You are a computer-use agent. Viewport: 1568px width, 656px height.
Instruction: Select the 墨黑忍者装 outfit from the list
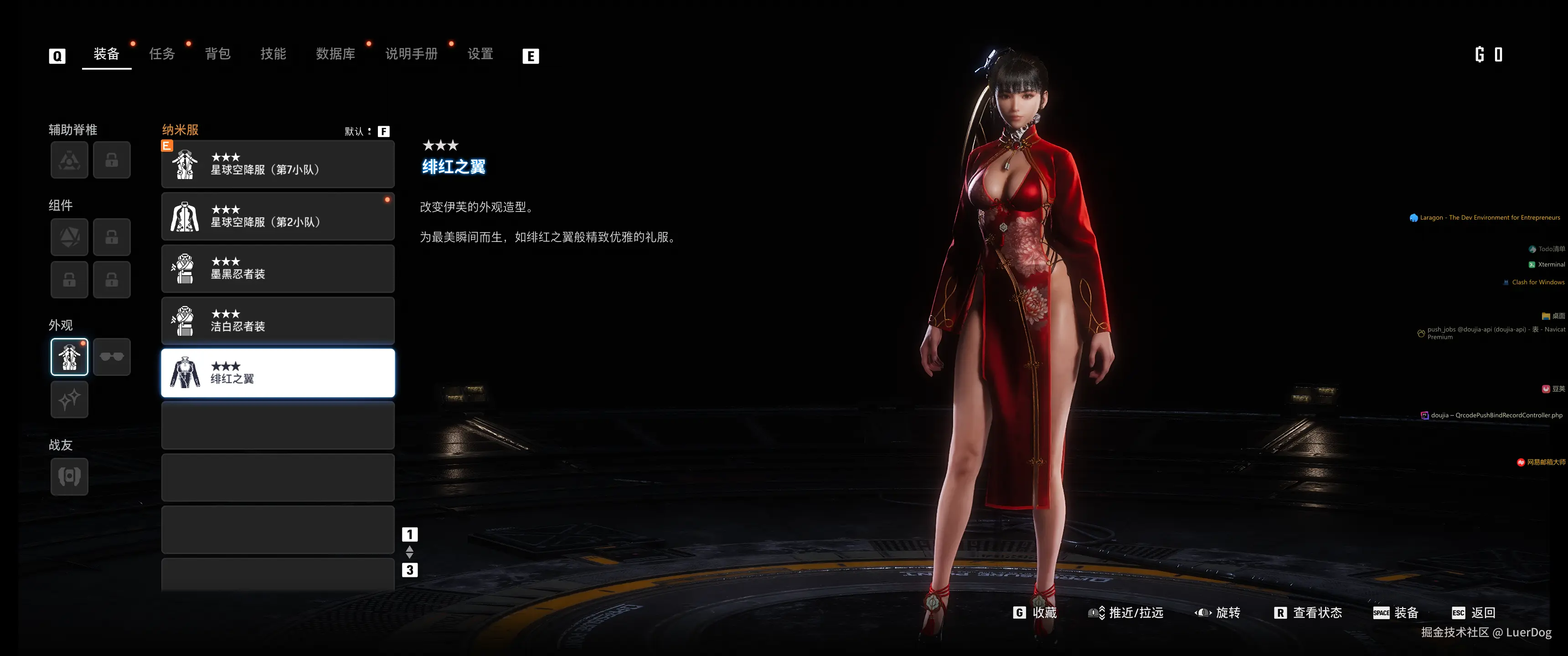tap(278, 268)
